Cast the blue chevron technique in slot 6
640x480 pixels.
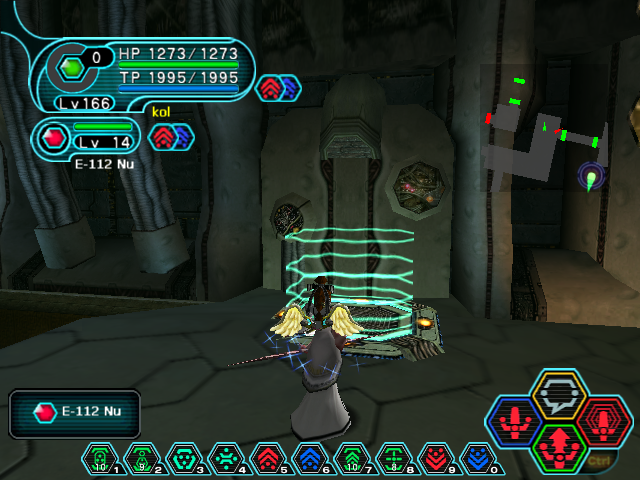311,458
